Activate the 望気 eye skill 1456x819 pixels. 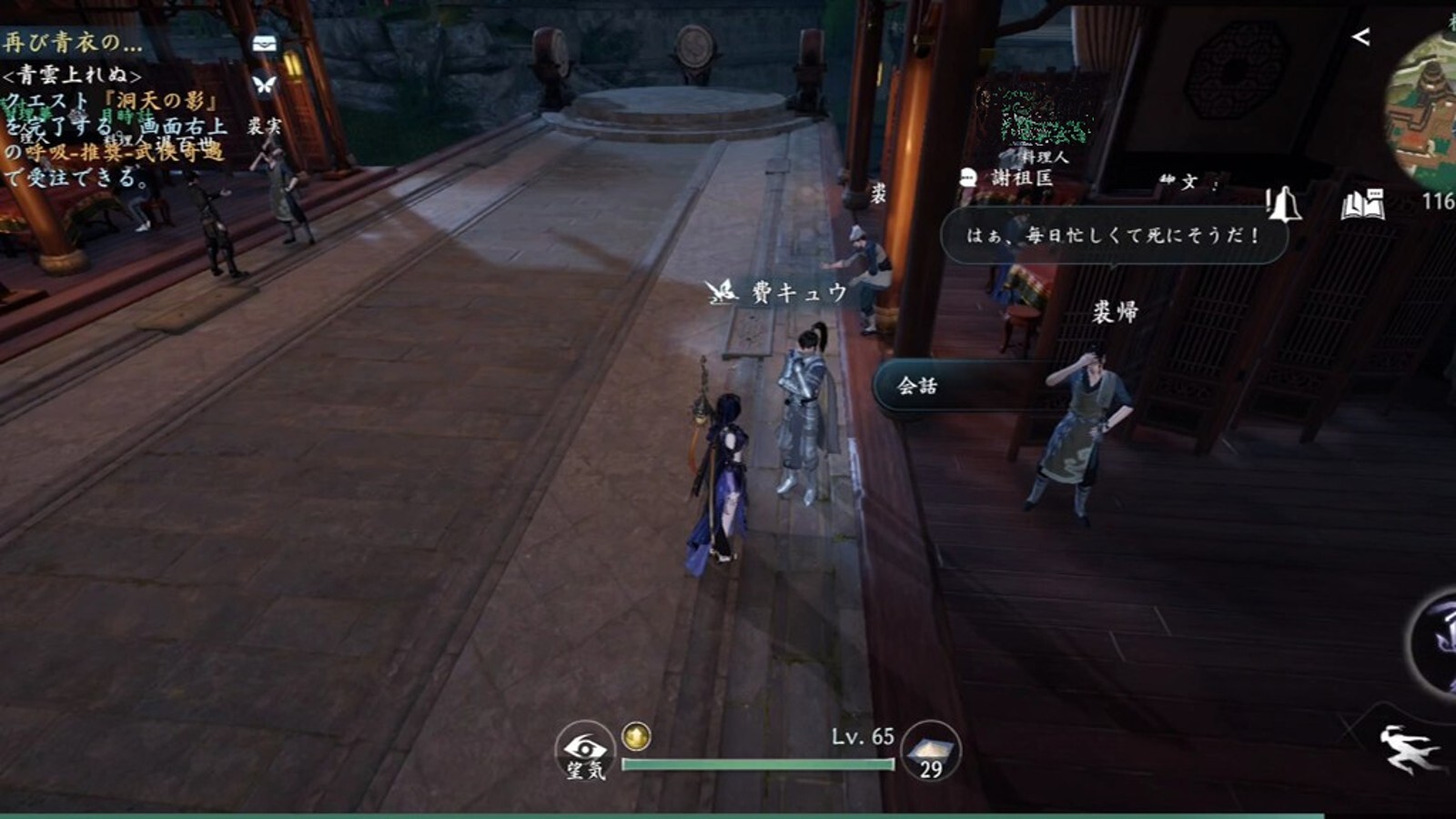tap(584, 751)
